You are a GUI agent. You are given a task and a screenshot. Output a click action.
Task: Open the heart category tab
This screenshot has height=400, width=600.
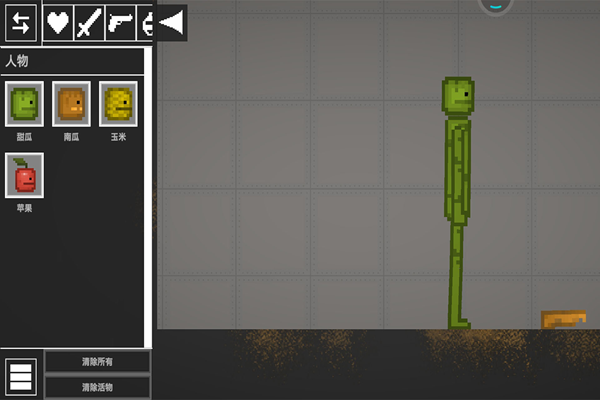pyautogui.click(x=58, y=22)
